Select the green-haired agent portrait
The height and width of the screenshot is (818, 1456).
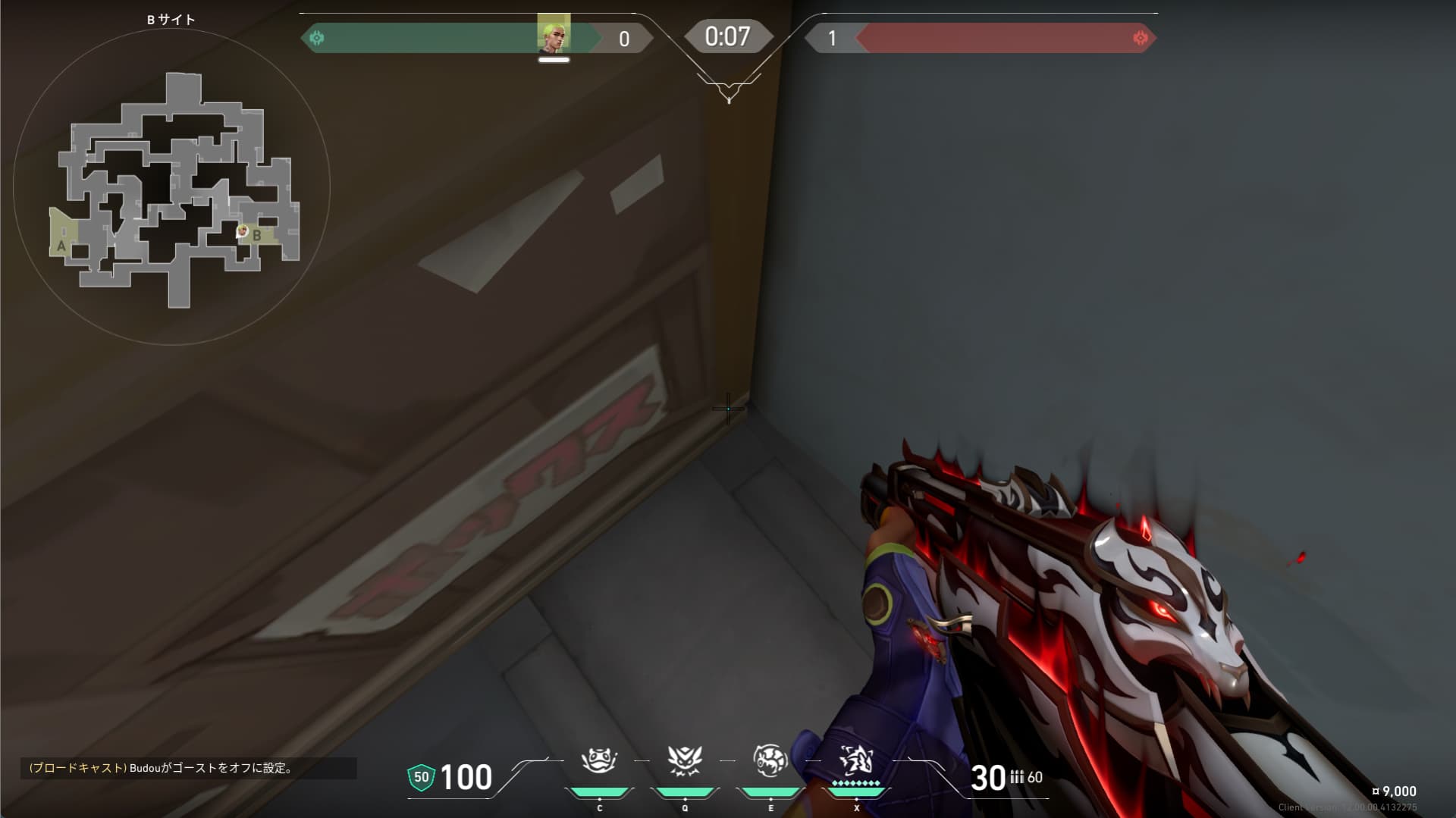pos(554,34)
